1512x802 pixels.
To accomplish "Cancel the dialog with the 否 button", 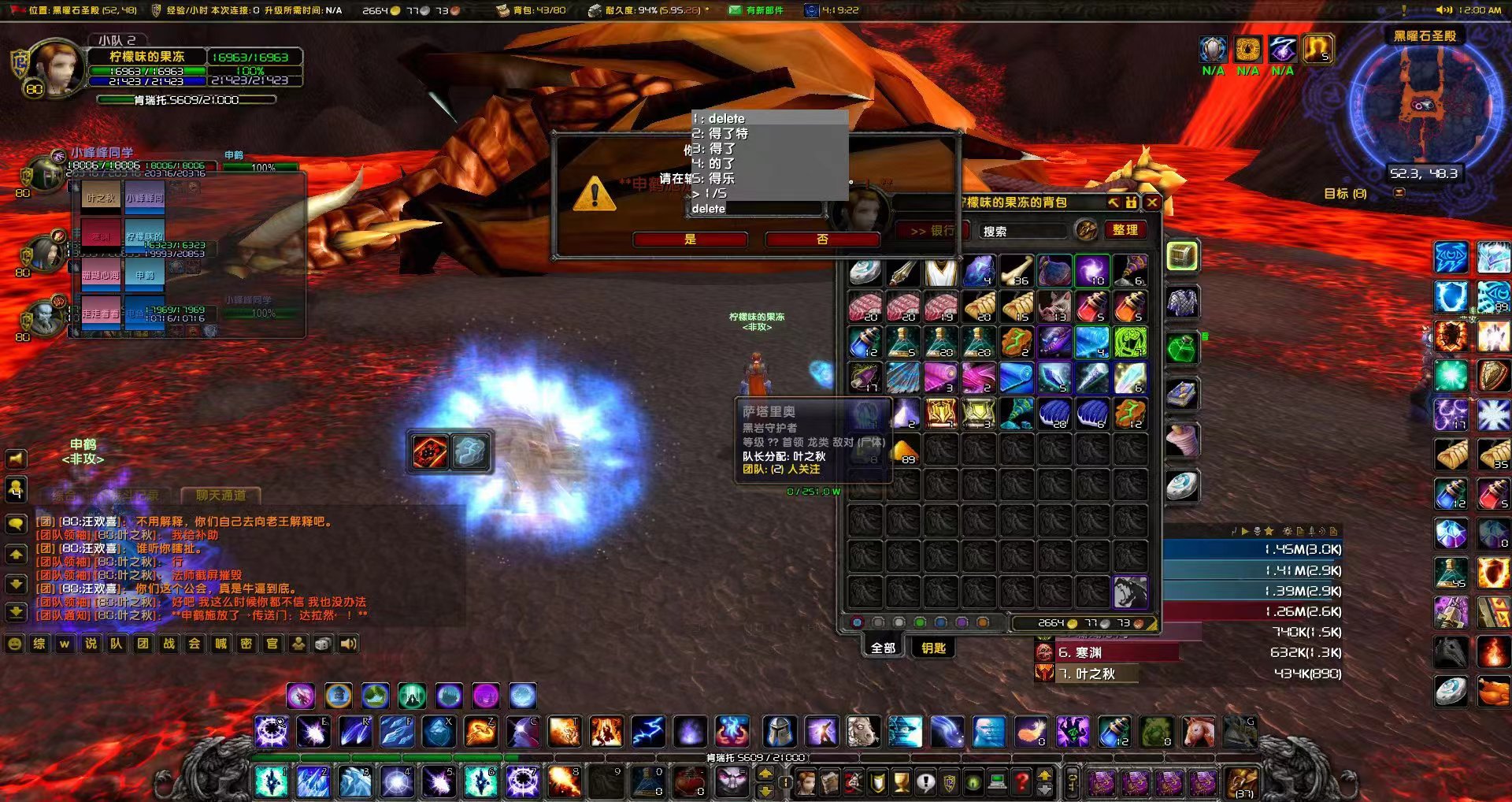I will point(822,239).
